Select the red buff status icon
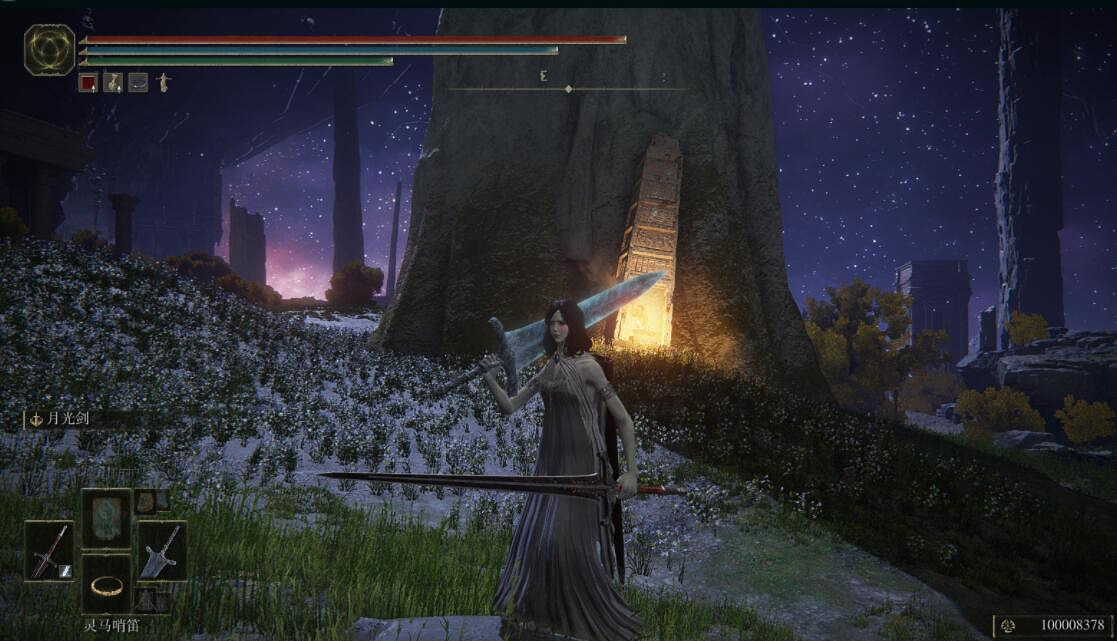 click(88, 83)
